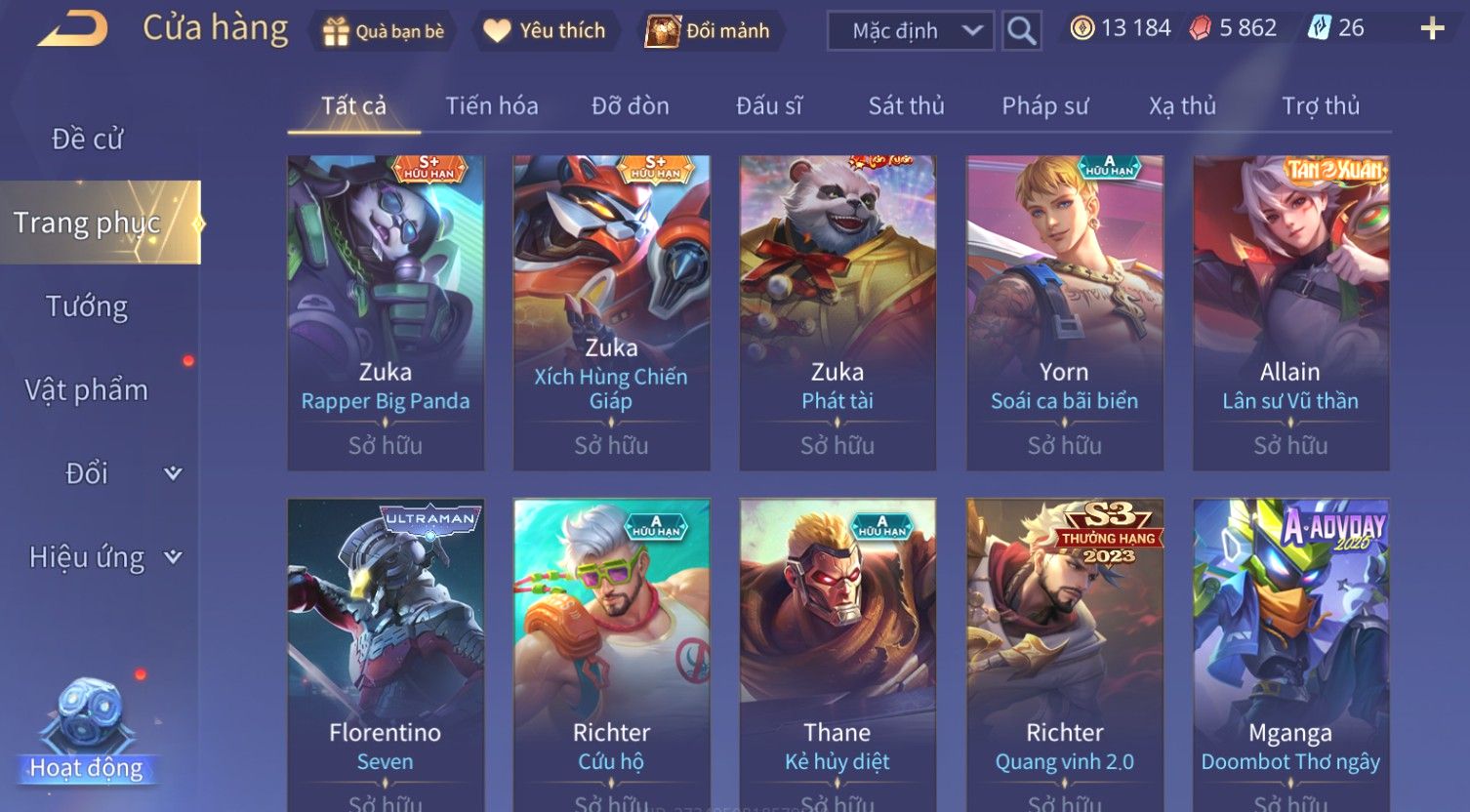Viewport: 1470px width, 812px height.
Task: Click the magnifying glass search button
Action: pos(1021,31)
